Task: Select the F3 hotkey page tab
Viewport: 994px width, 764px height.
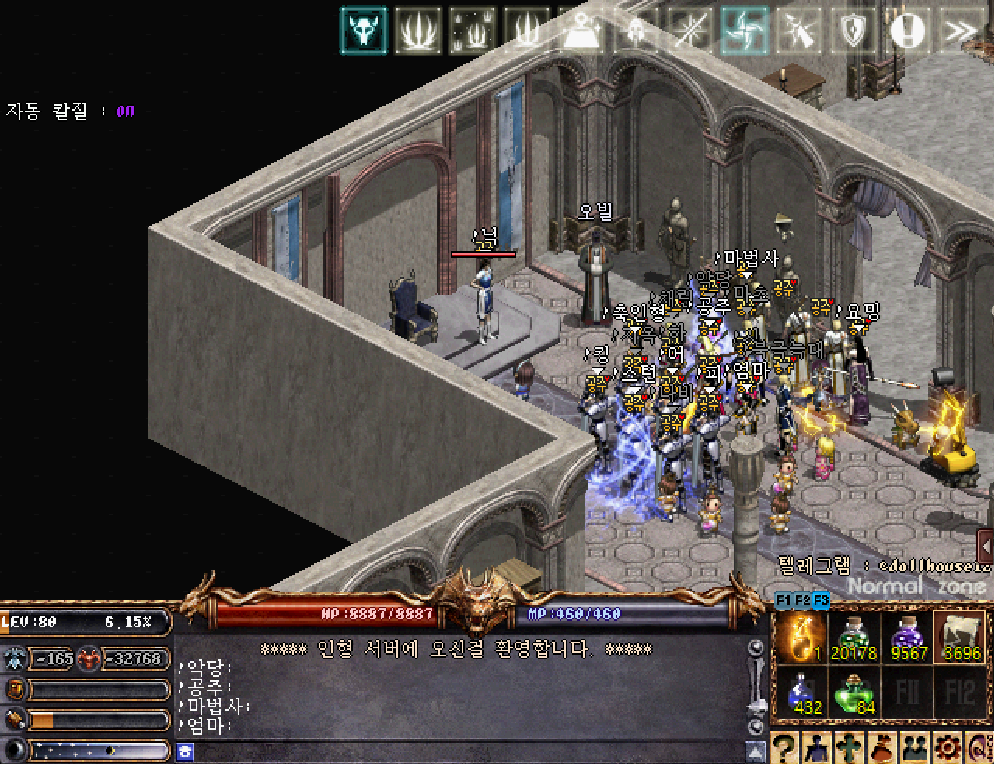Action: (821, 600)
